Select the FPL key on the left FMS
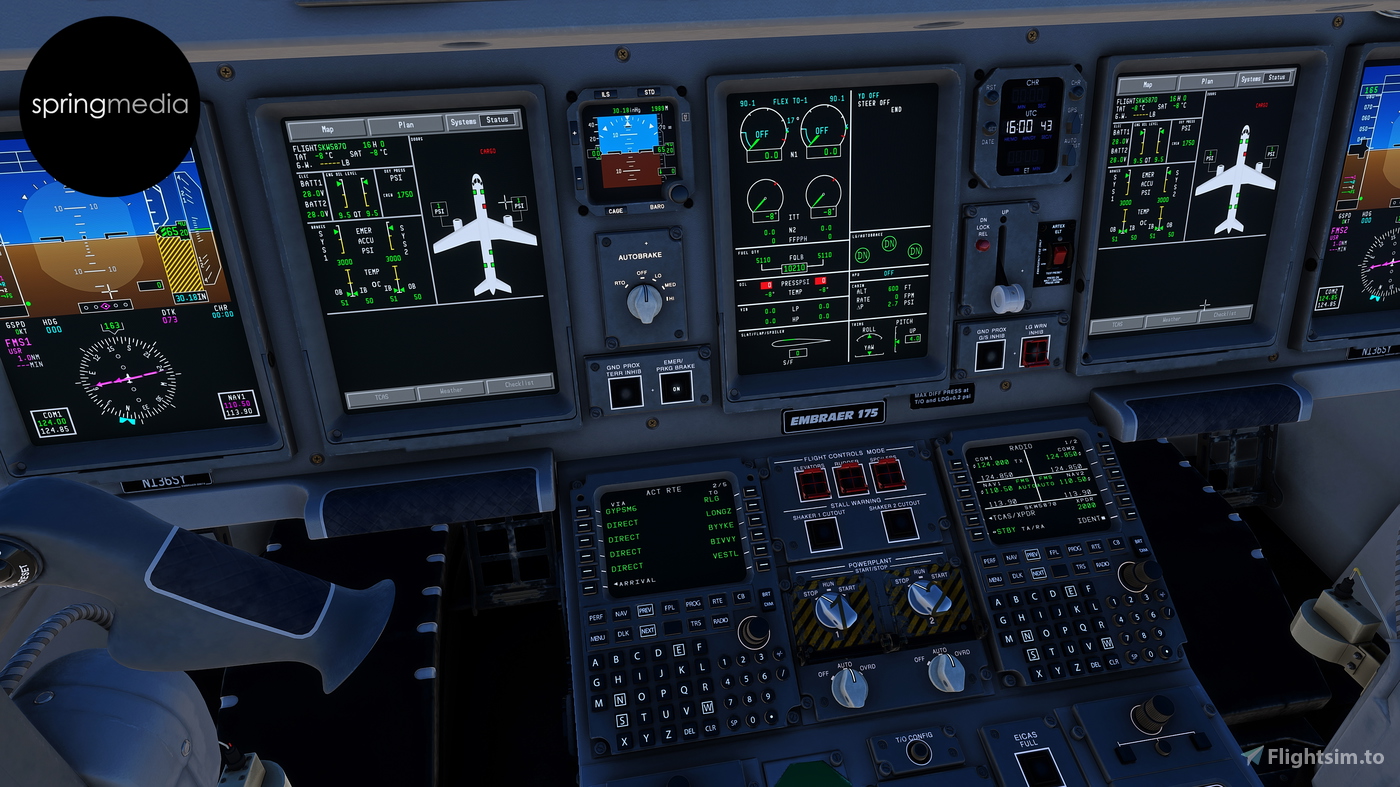The image size is (1400, 787). tap(670, 608)
